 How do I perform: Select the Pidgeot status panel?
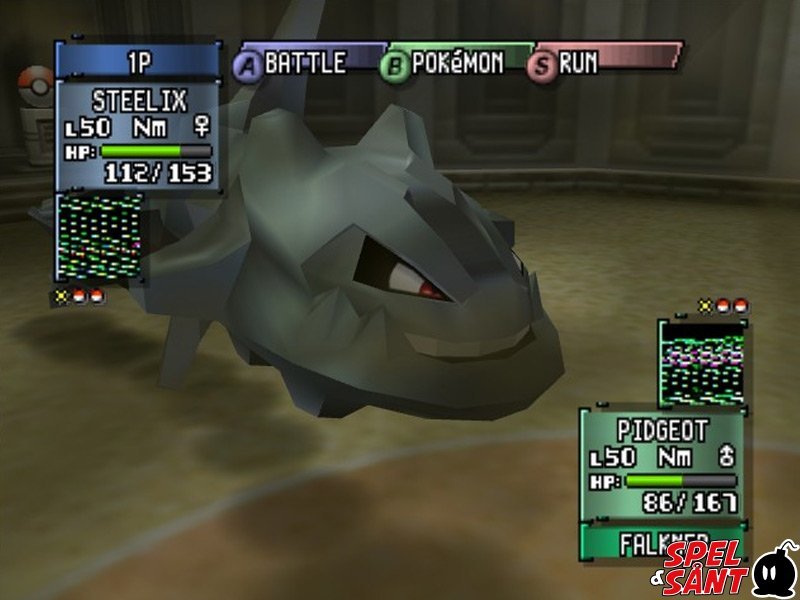662,464
